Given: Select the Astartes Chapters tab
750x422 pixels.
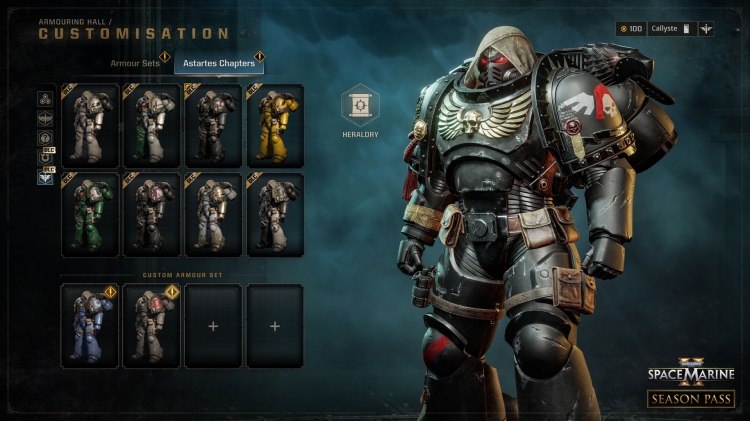Looking at the screenshot, I should [218, 64].
